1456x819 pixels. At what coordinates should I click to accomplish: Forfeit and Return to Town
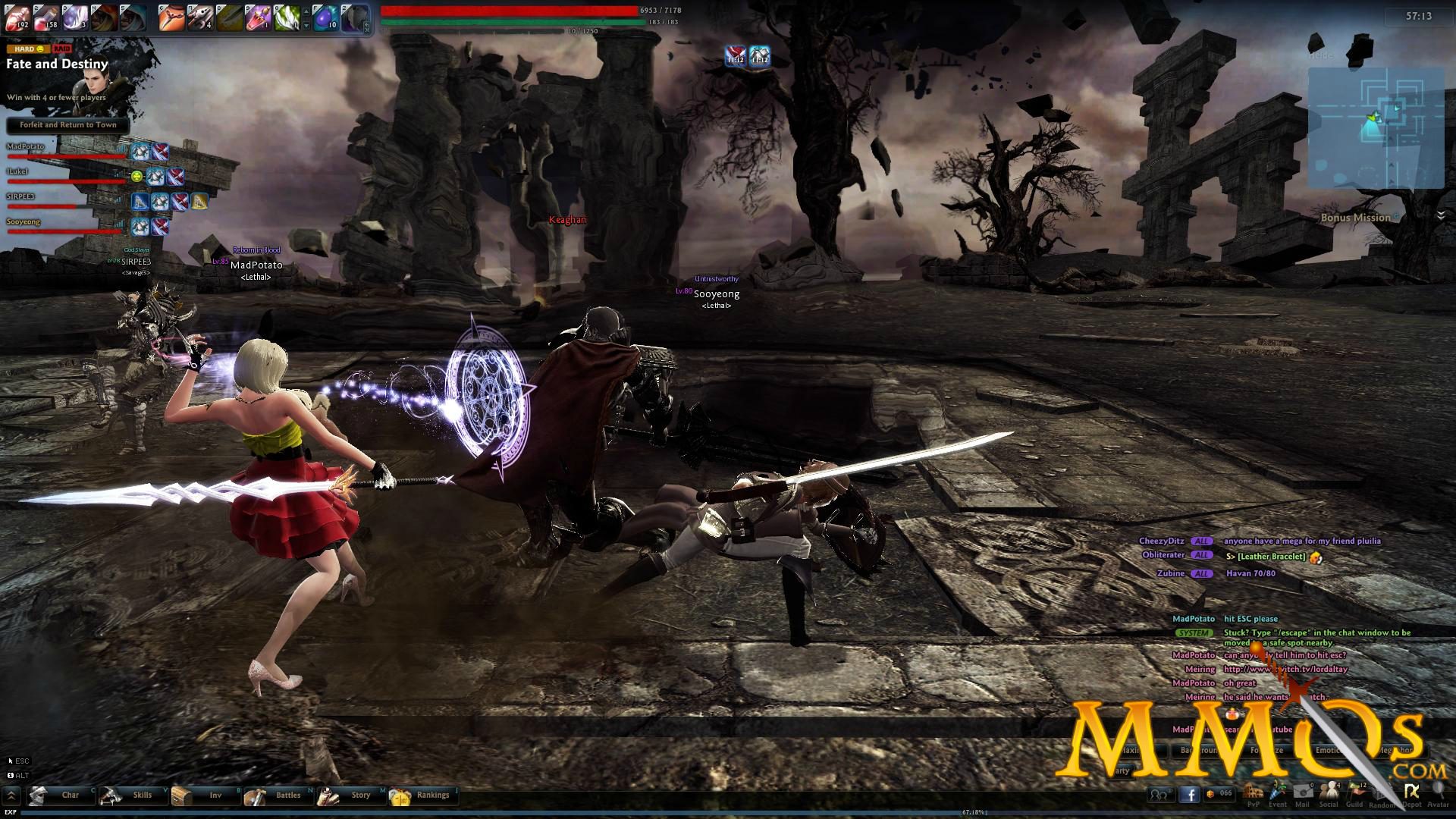68,125
